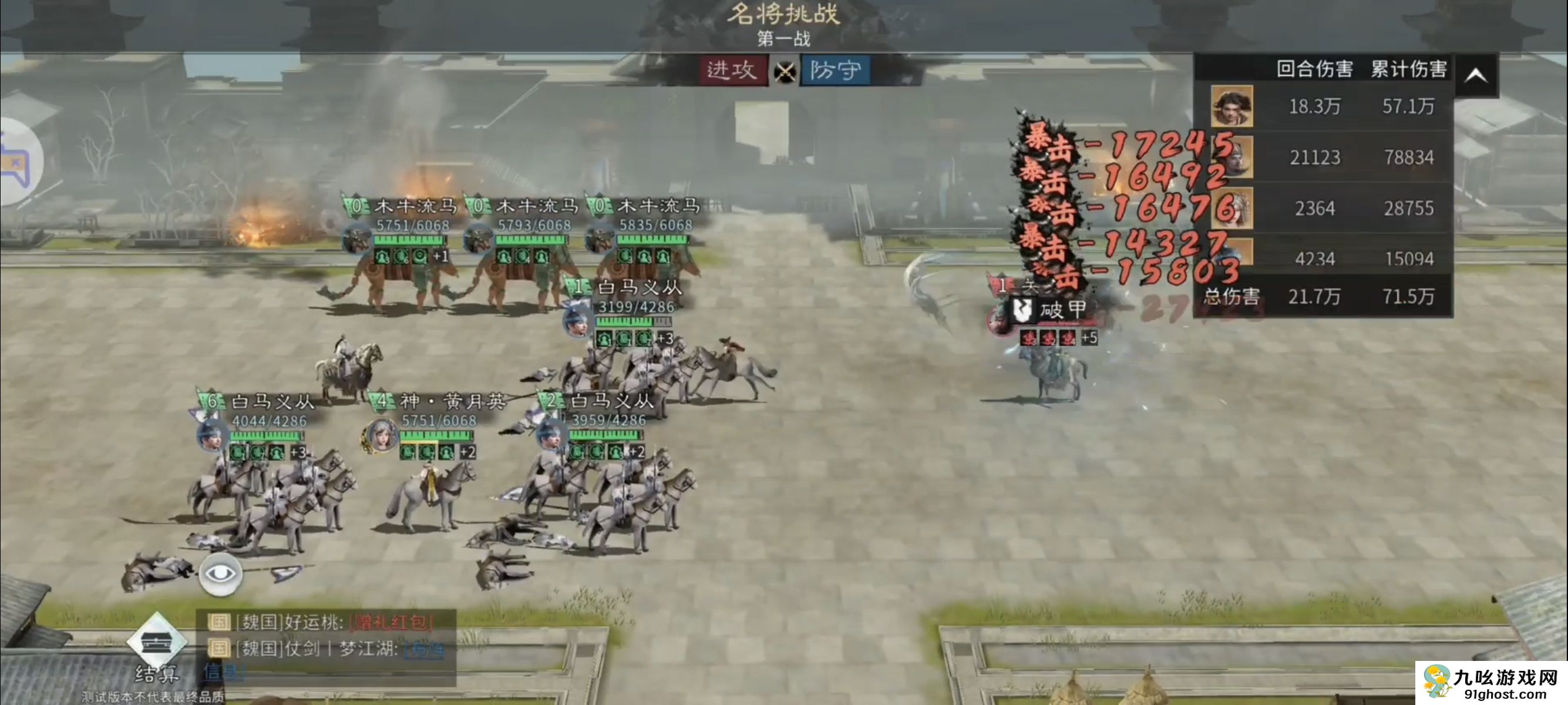Visit the 九吆游戏网 watermark logo

click(1491, 683)
